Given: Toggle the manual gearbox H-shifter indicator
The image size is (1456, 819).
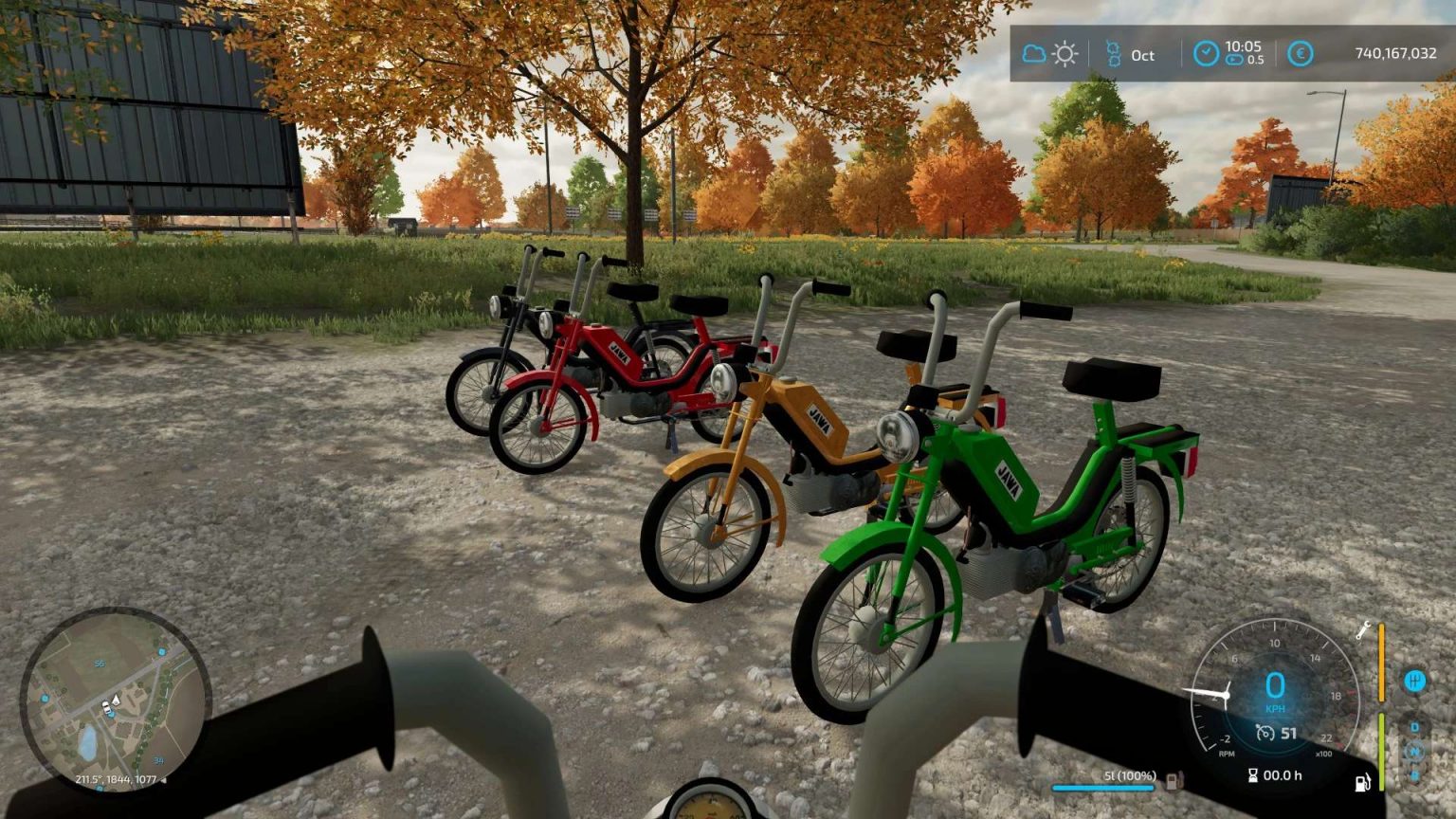Looking at the screenshot, I should tap(1416, 679).
